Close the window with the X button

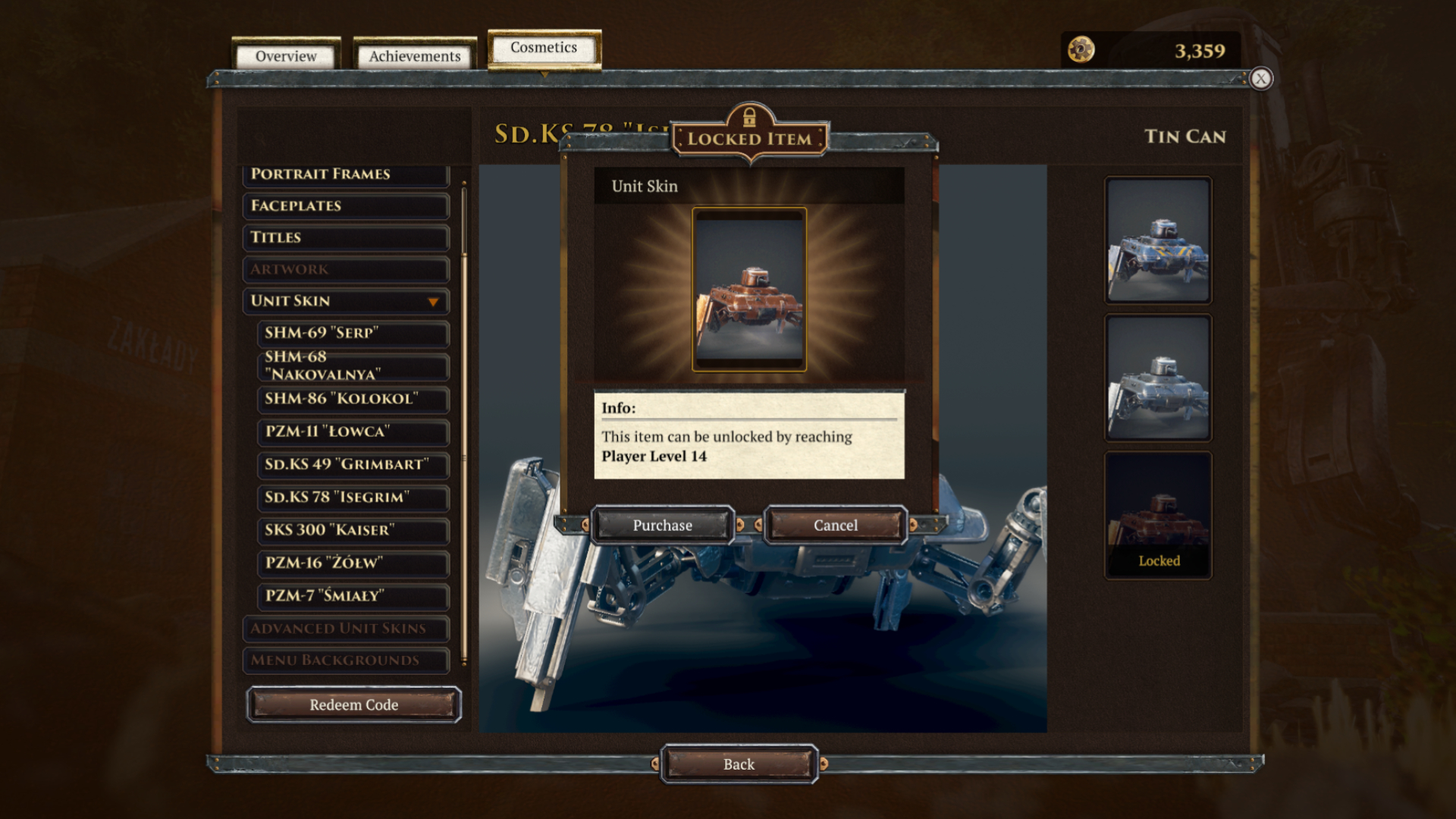(x=1260, y=79)
